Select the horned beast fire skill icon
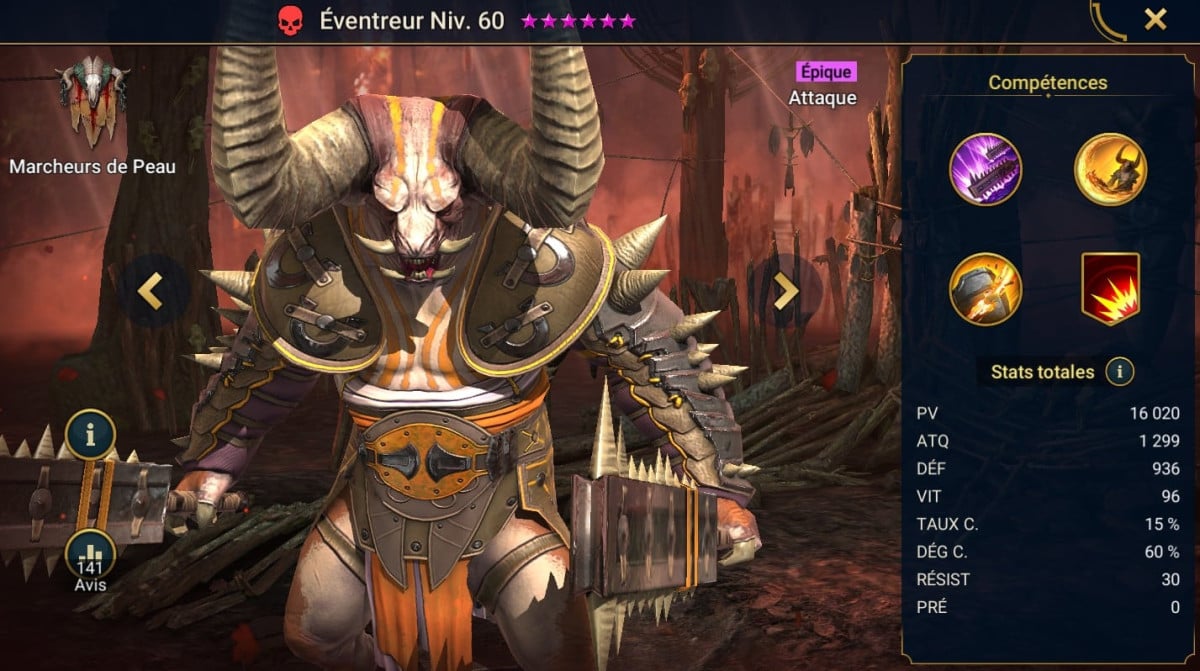 click(x=1110, y=169)
